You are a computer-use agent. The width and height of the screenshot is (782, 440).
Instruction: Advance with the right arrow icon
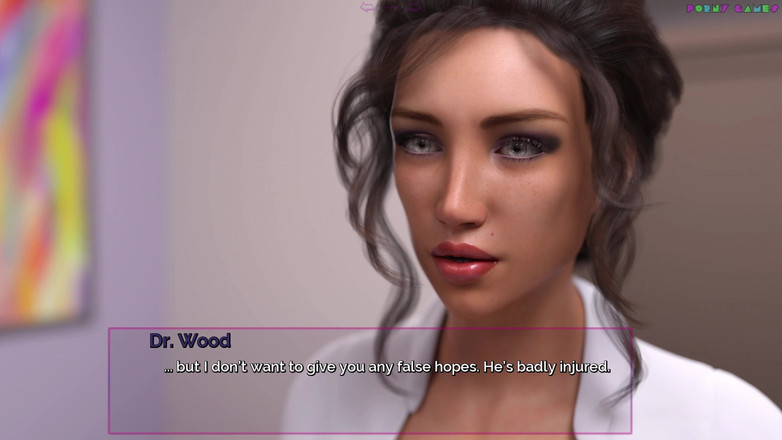[x=415, y=7]
